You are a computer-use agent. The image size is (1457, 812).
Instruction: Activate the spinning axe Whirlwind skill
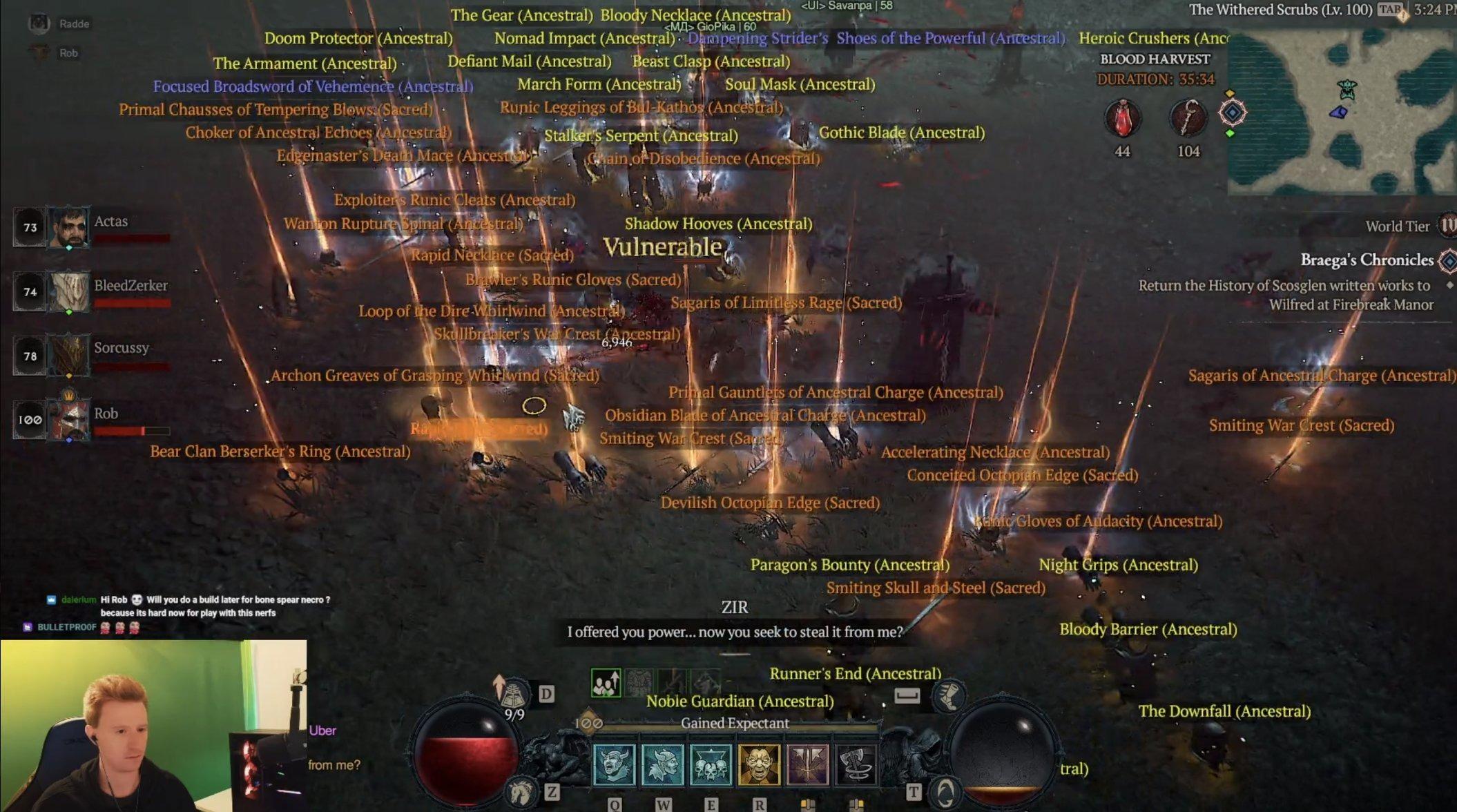pyautogui.click(x=856, y=764)
